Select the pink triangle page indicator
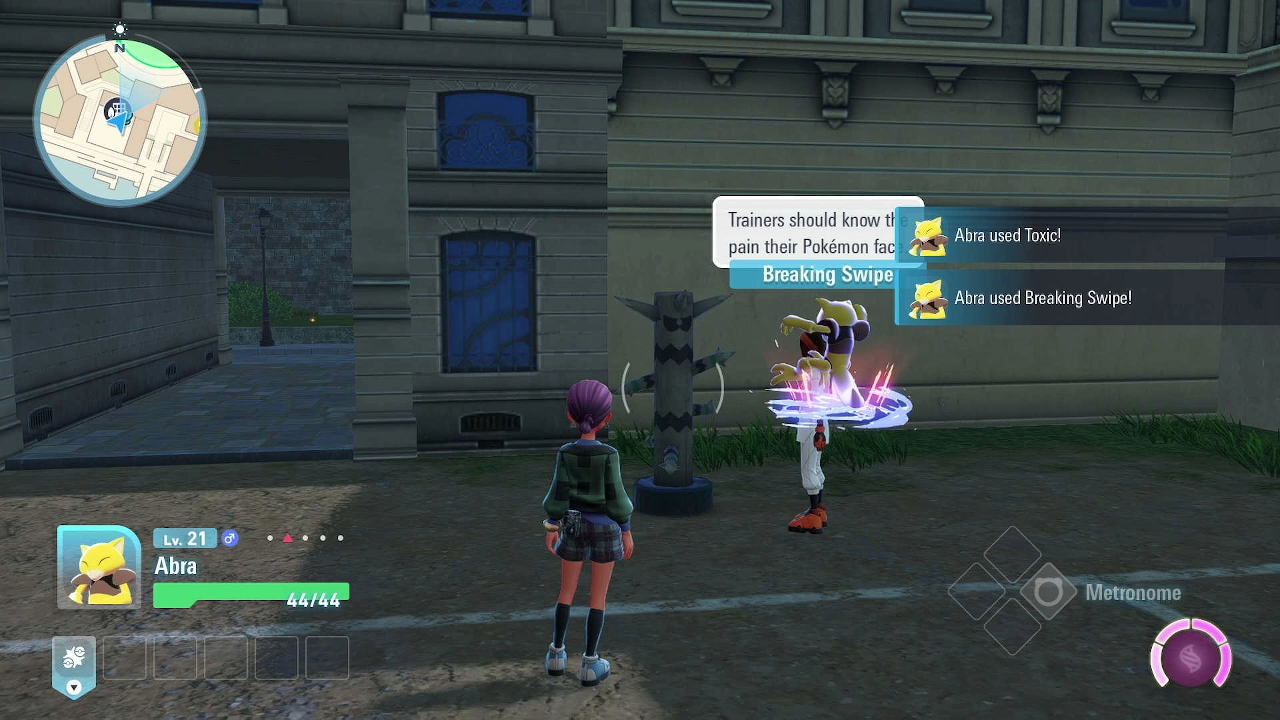Screen dimensions: 1280x720 point(287,538)
